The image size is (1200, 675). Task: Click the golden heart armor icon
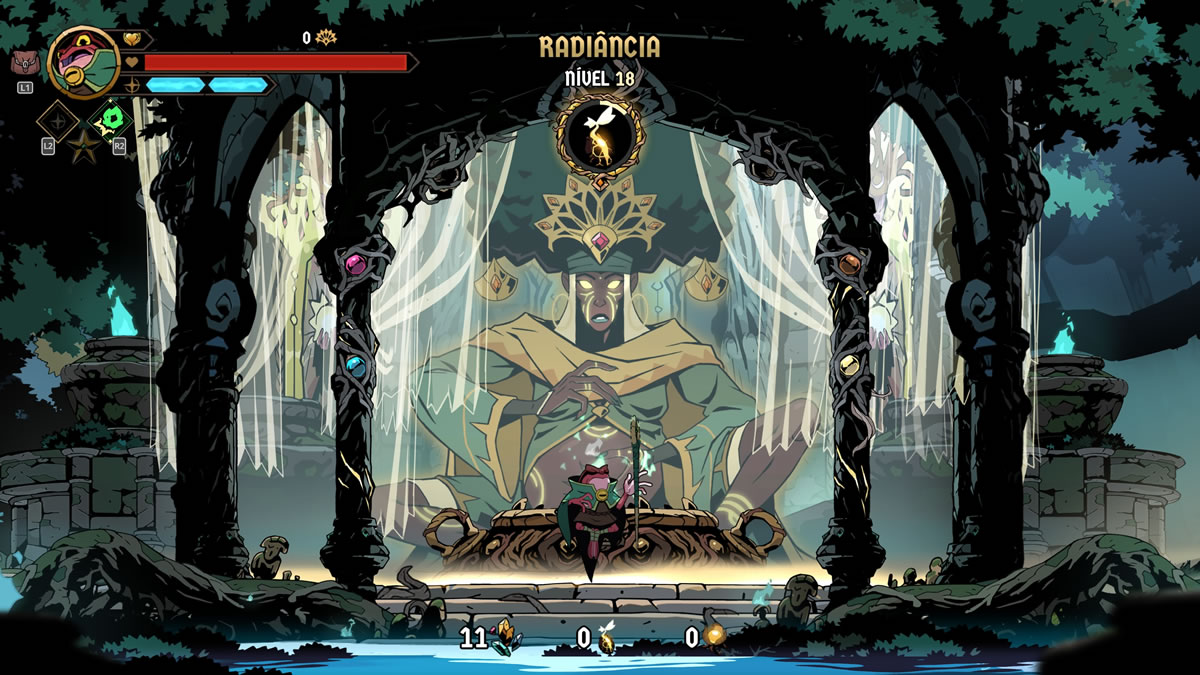pos(133,39)
